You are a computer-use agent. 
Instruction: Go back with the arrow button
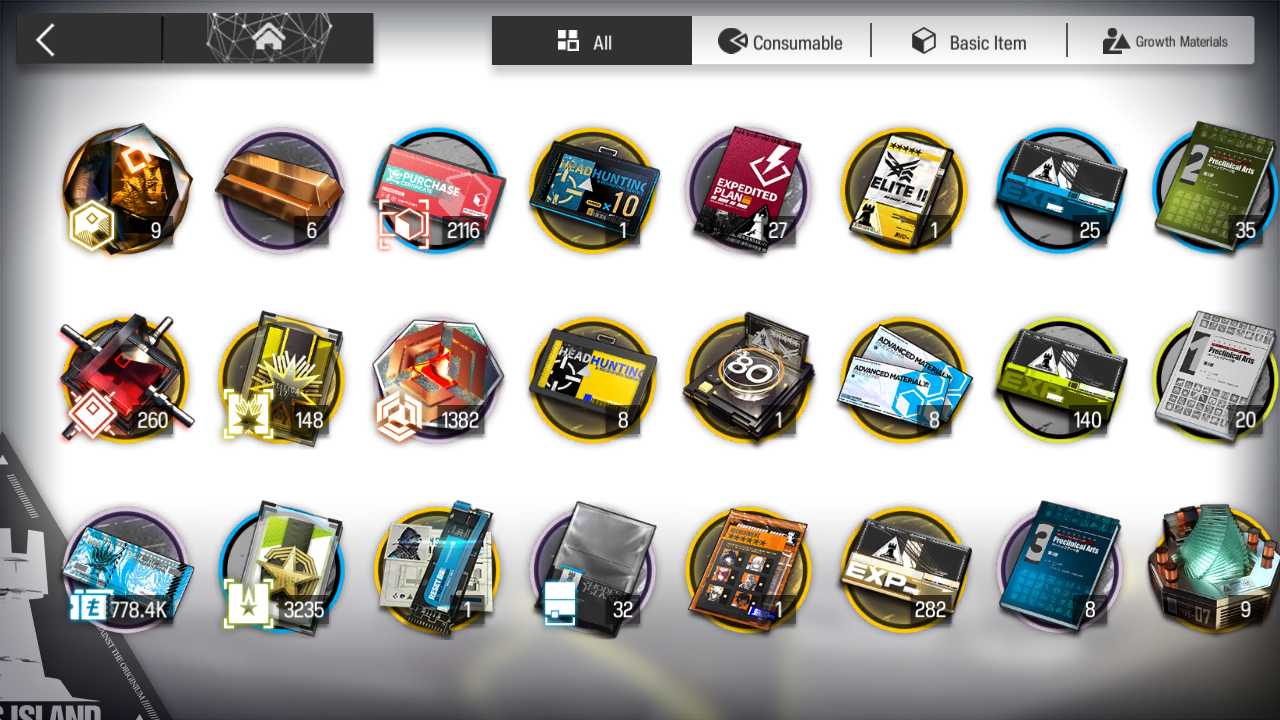pyautogui.click(x=45, y=40)
